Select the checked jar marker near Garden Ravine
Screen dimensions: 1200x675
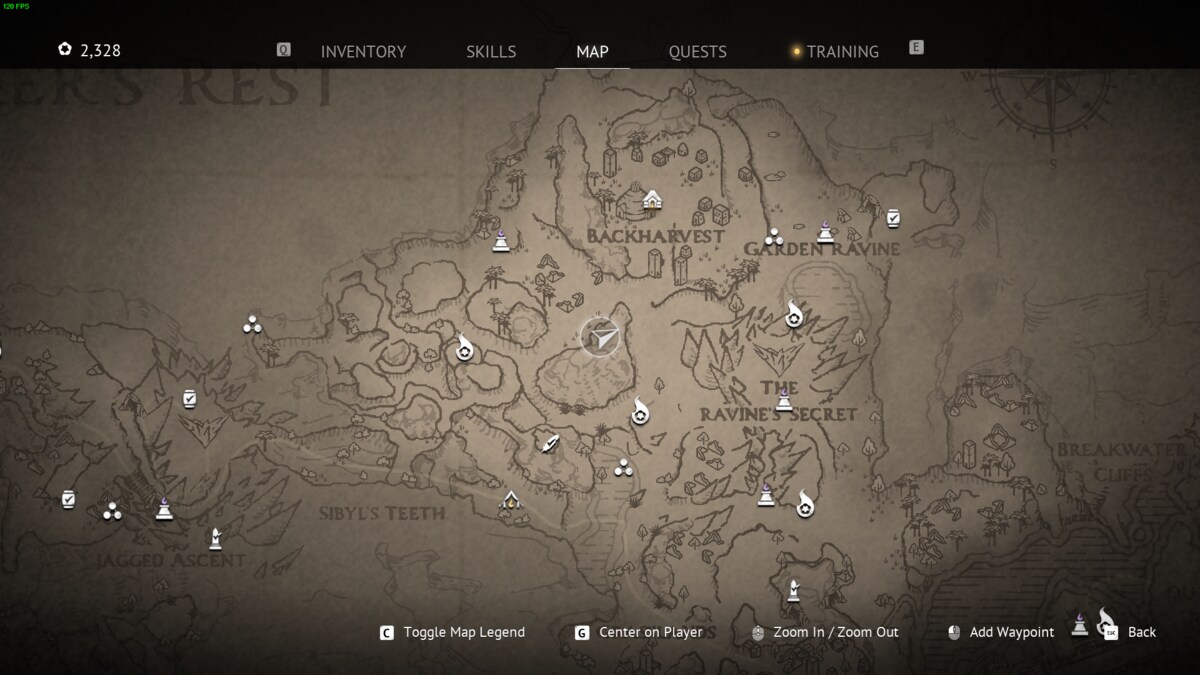(x=893, y=217)
